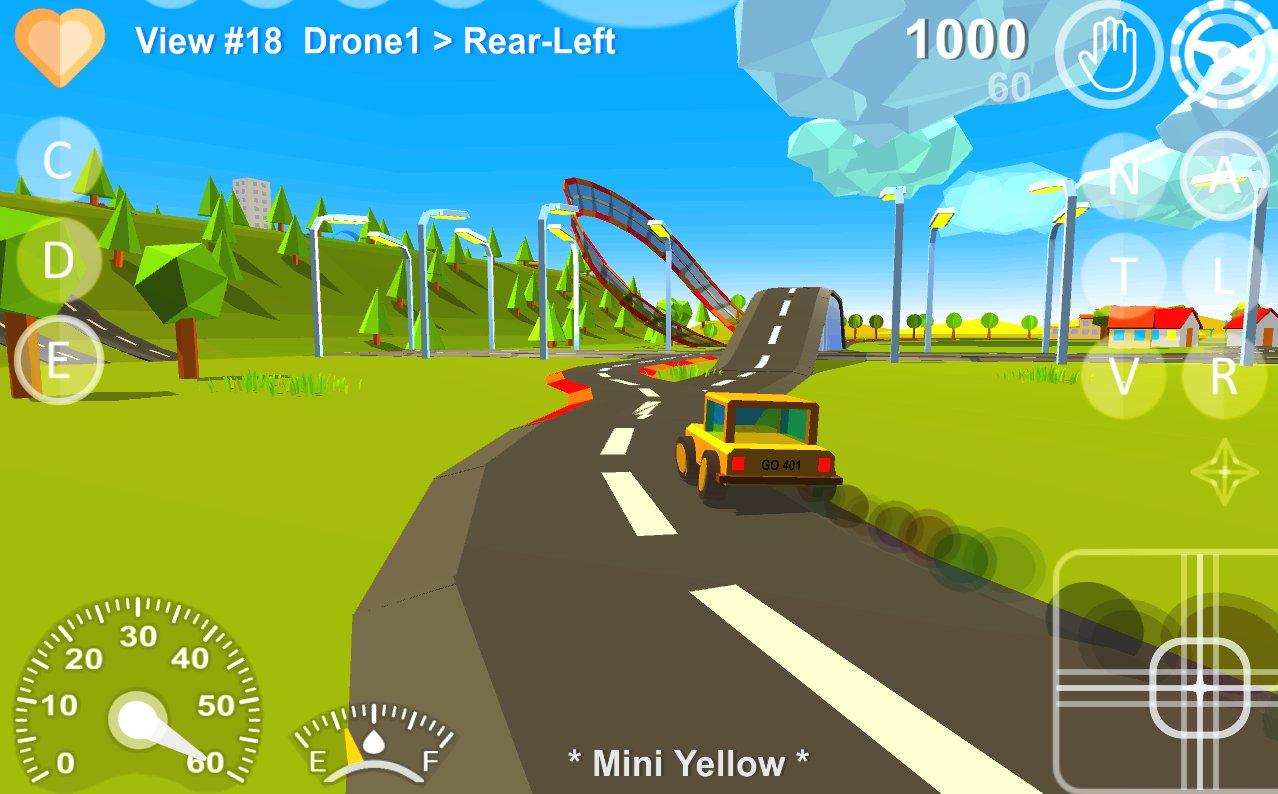Toggle the A button
1278x794 pixels.
pyautogui.click(x=1224, y=177)
